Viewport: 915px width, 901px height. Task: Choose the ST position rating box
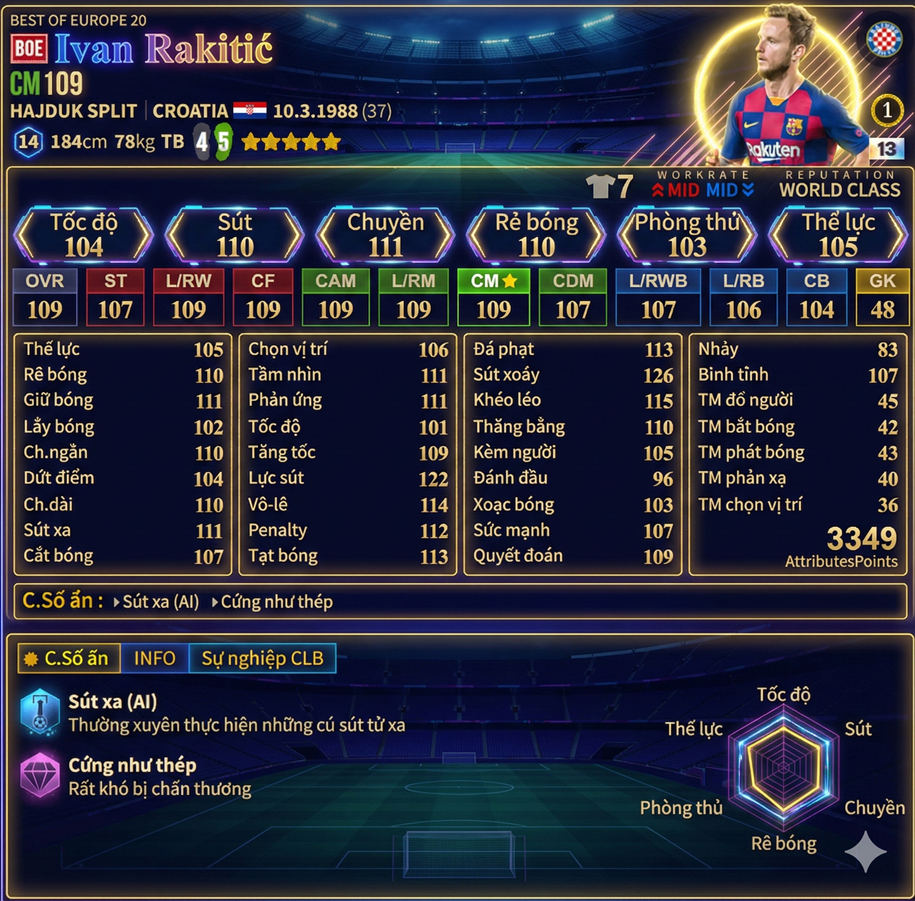pyautogui.click(x=115, y=297)
